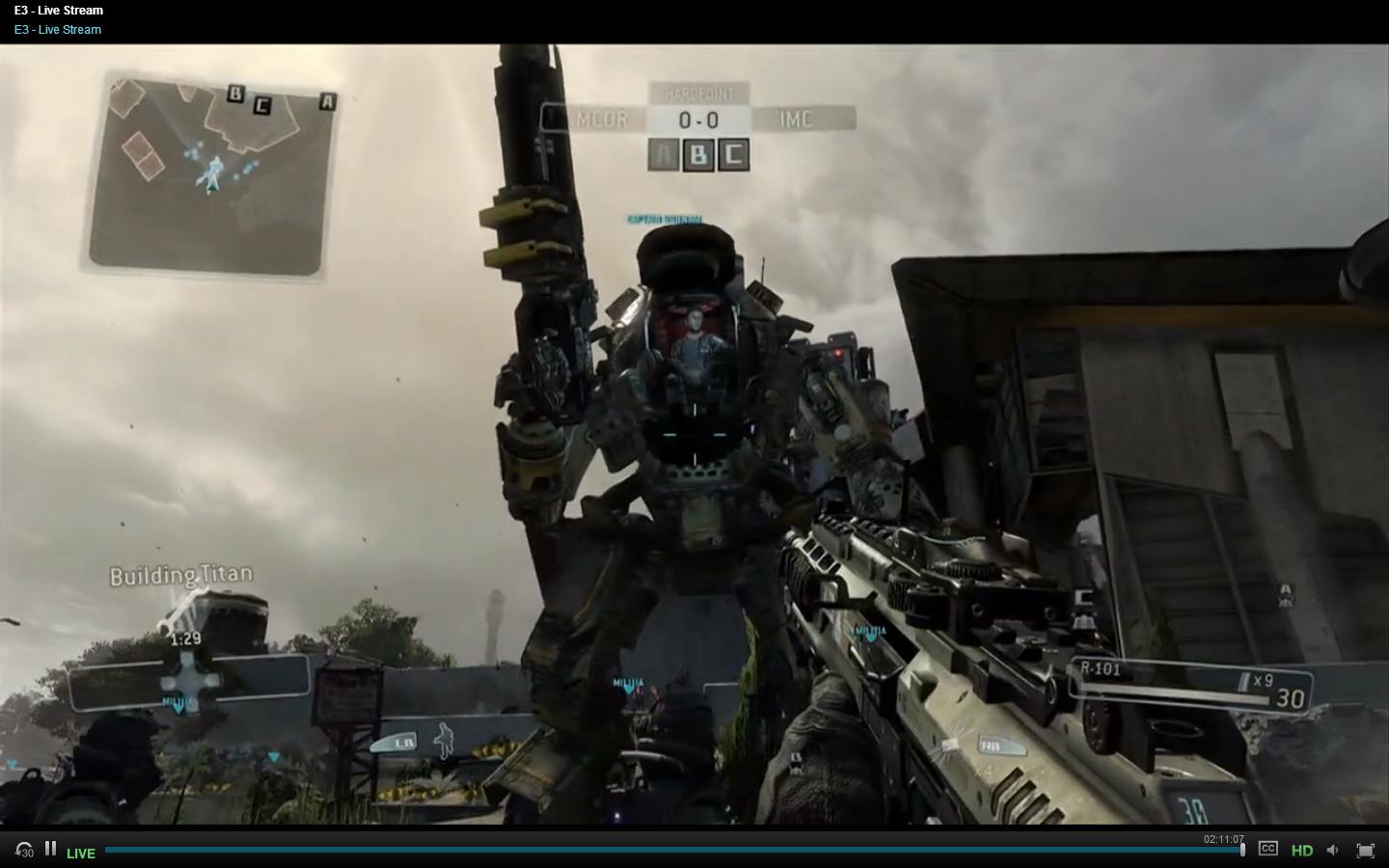The width and height of the screenshot is (1389, 868).
Task: Toggle closed captions on the player
Action: pyautogui.click(x=1268, y=849)
